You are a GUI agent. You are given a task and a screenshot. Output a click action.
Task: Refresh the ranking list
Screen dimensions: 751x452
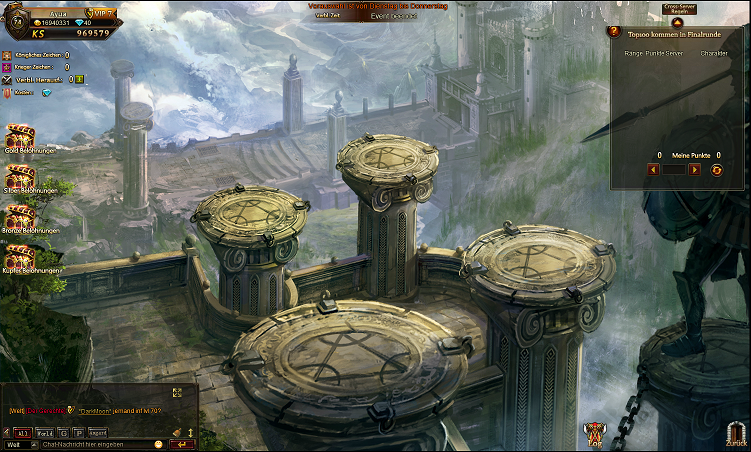716,170
